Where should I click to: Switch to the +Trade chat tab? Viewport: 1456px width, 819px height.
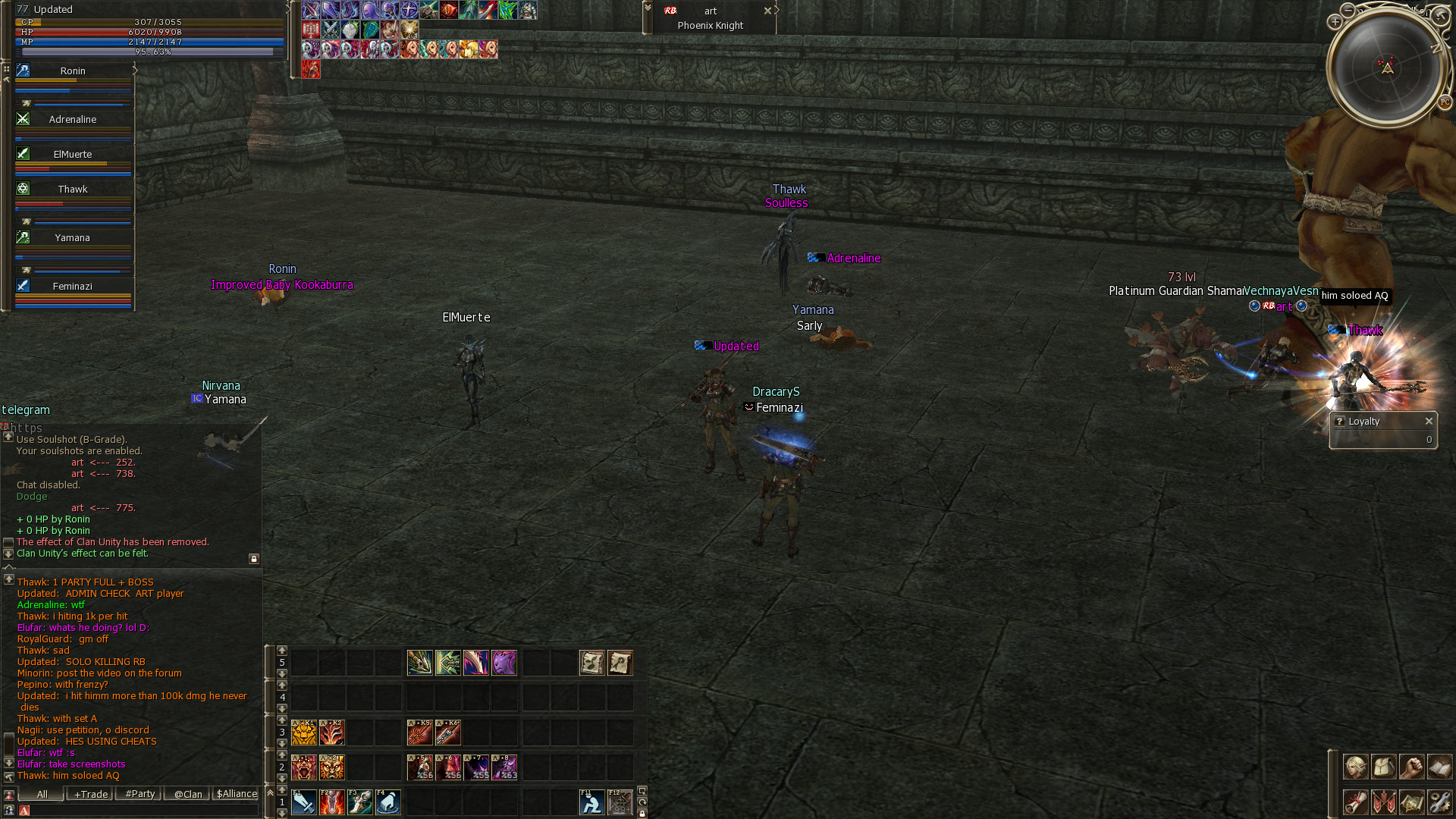coord(90,794)
